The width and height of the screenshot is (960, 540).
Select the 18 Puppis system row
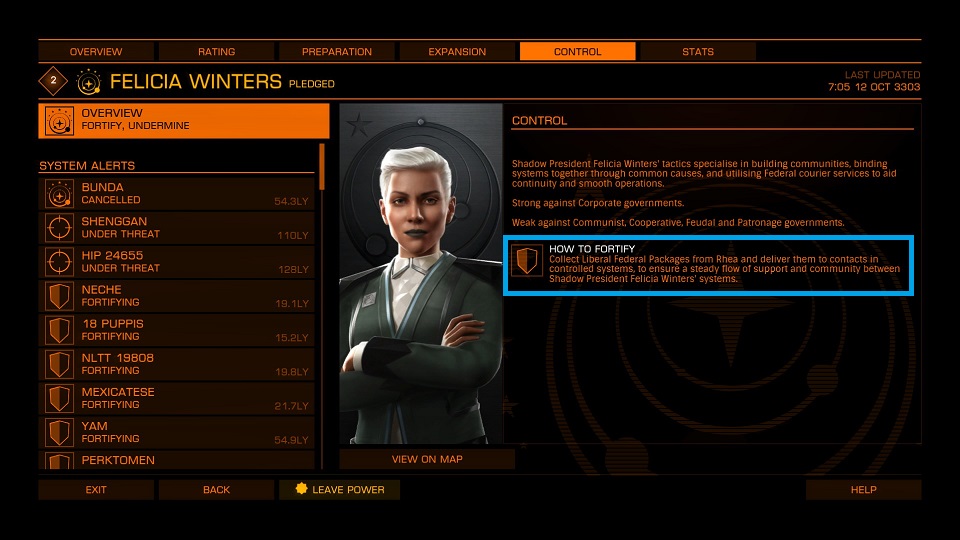pyautogui.click(x=177, y=330)
